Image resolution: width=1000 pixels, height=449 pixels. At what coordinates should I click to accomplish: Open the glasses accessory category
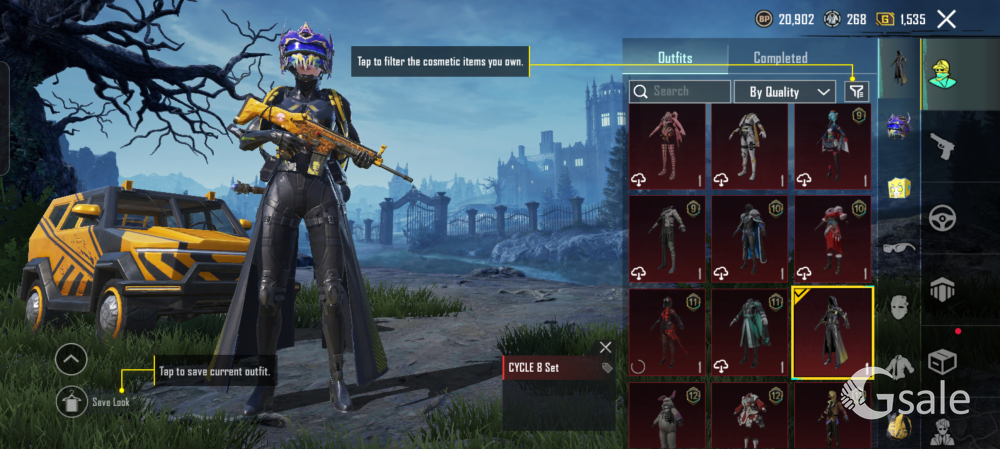tap(899, 248)
